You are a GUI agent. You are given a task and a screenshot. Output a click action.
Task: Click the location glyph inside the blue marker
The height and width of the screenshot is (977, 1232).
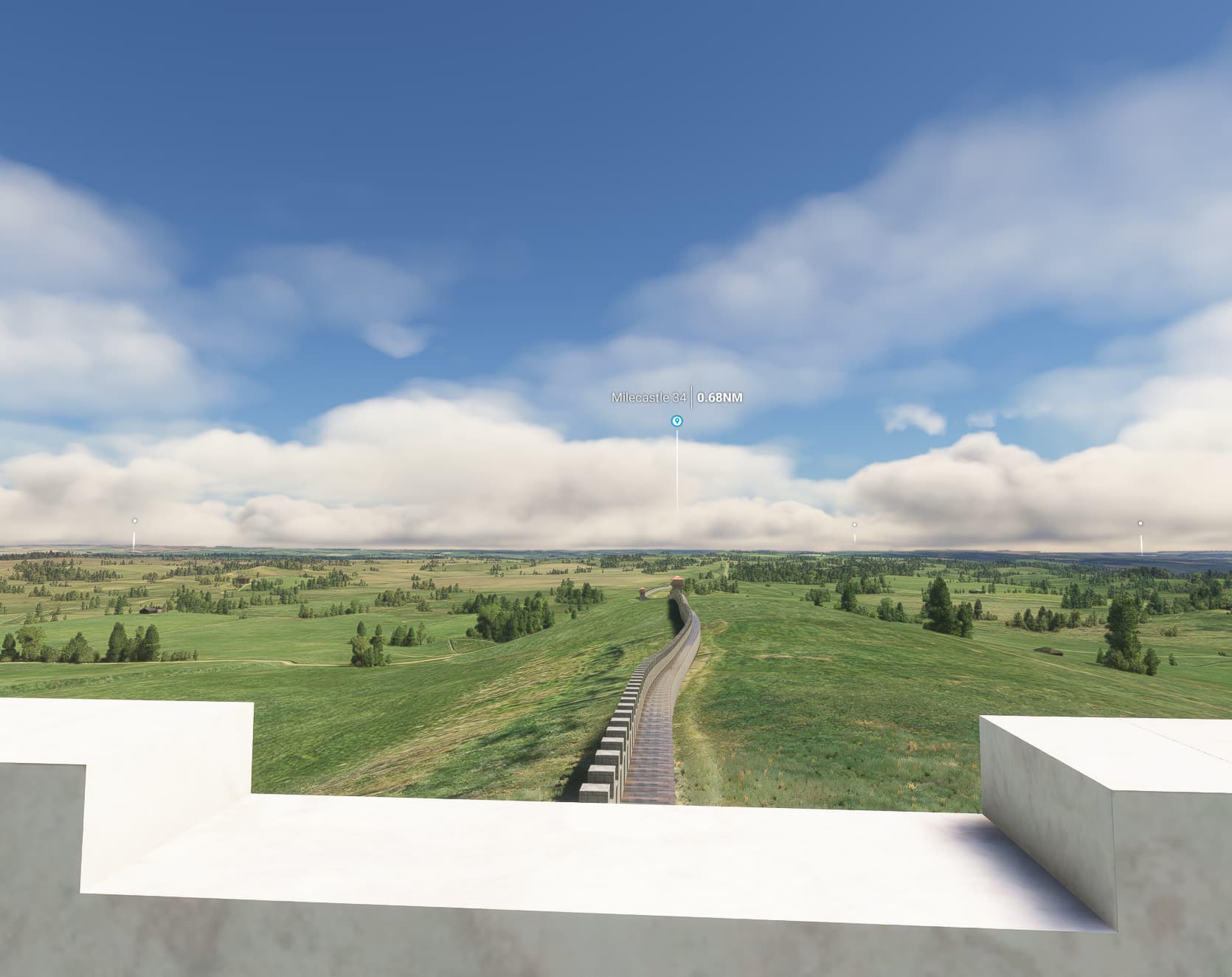pos(677,421)
